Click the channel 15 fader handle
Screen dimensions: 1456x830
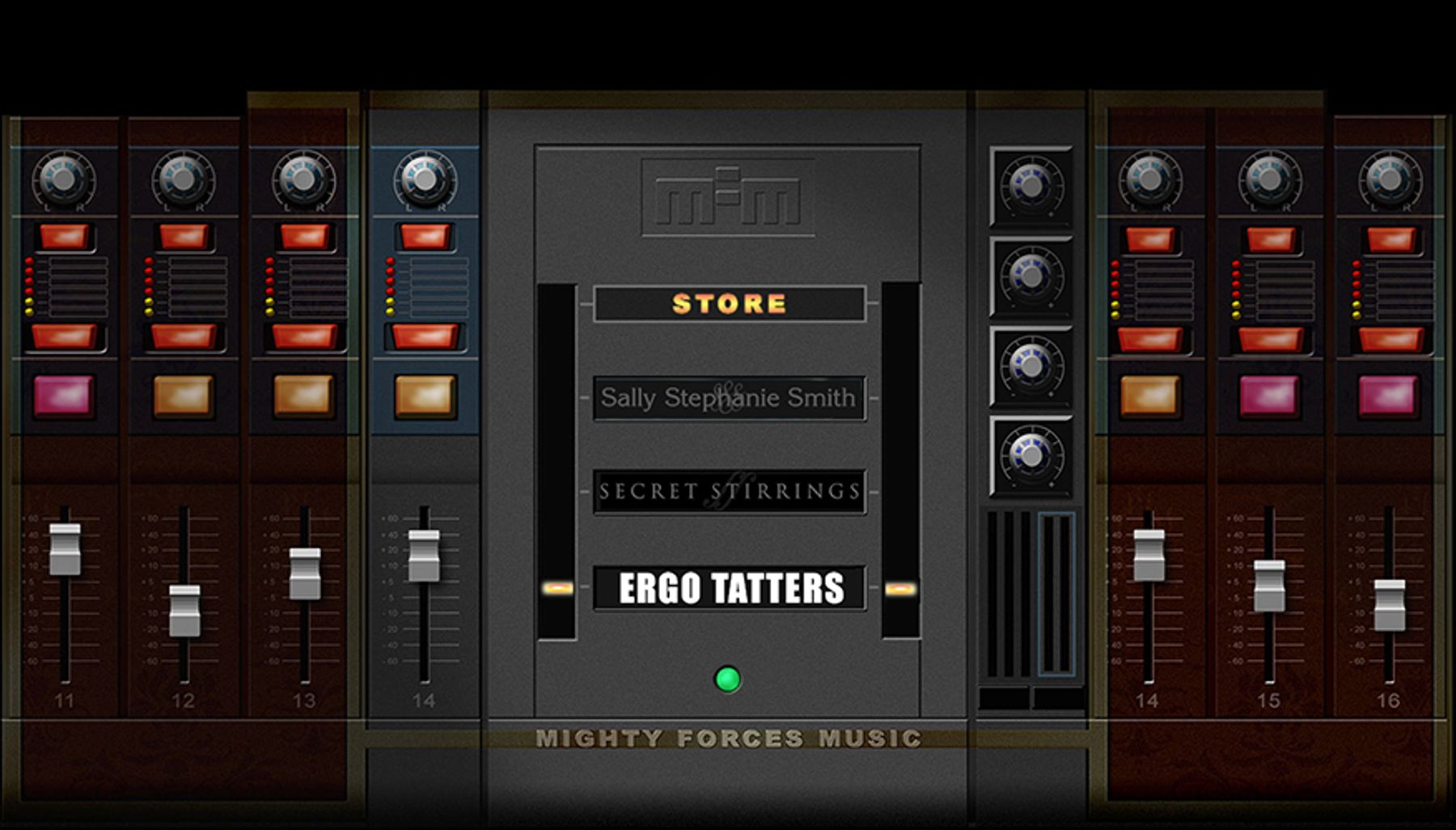coord(1269,586)
